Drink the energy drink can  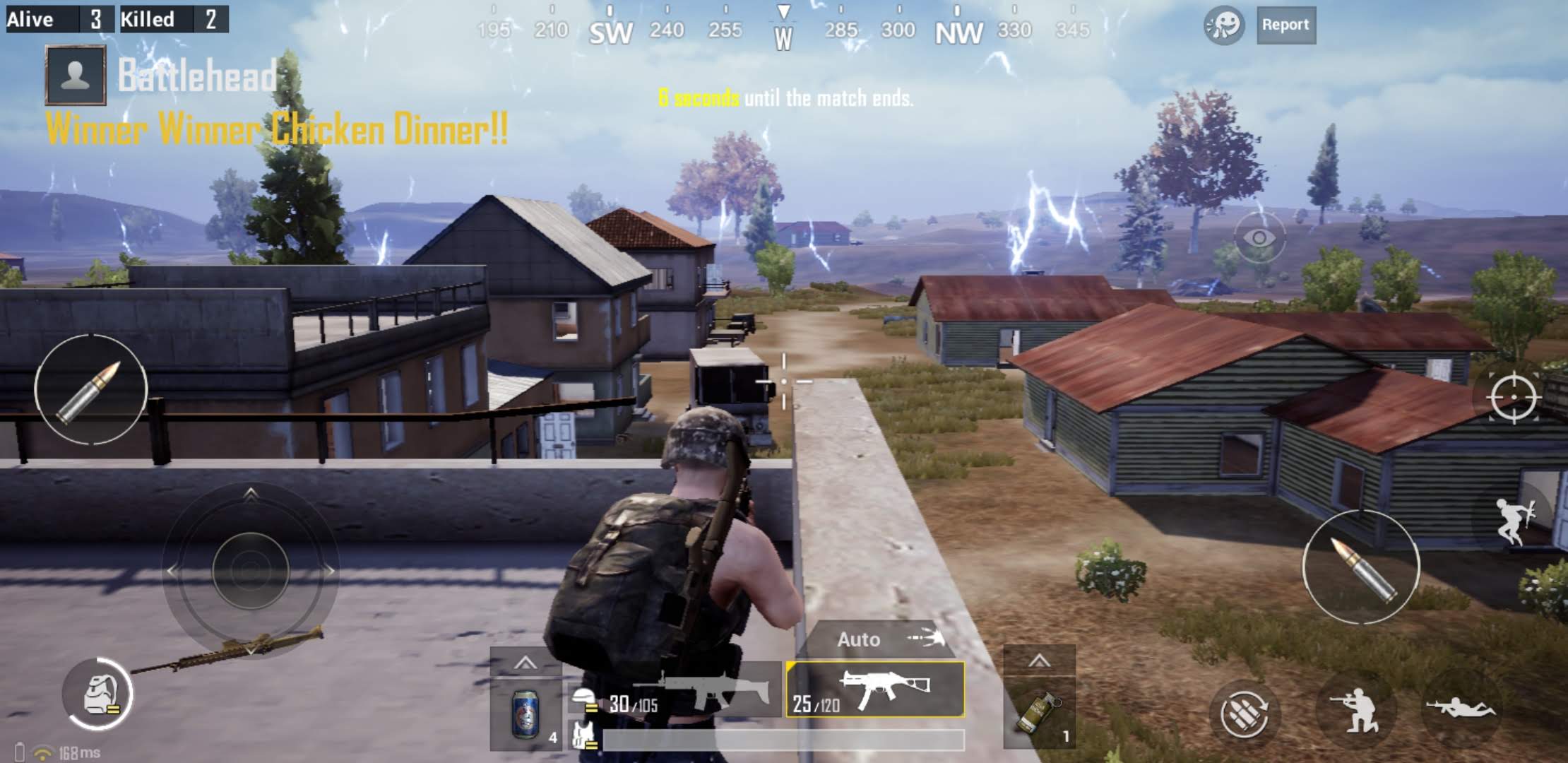tap(526, 714)
